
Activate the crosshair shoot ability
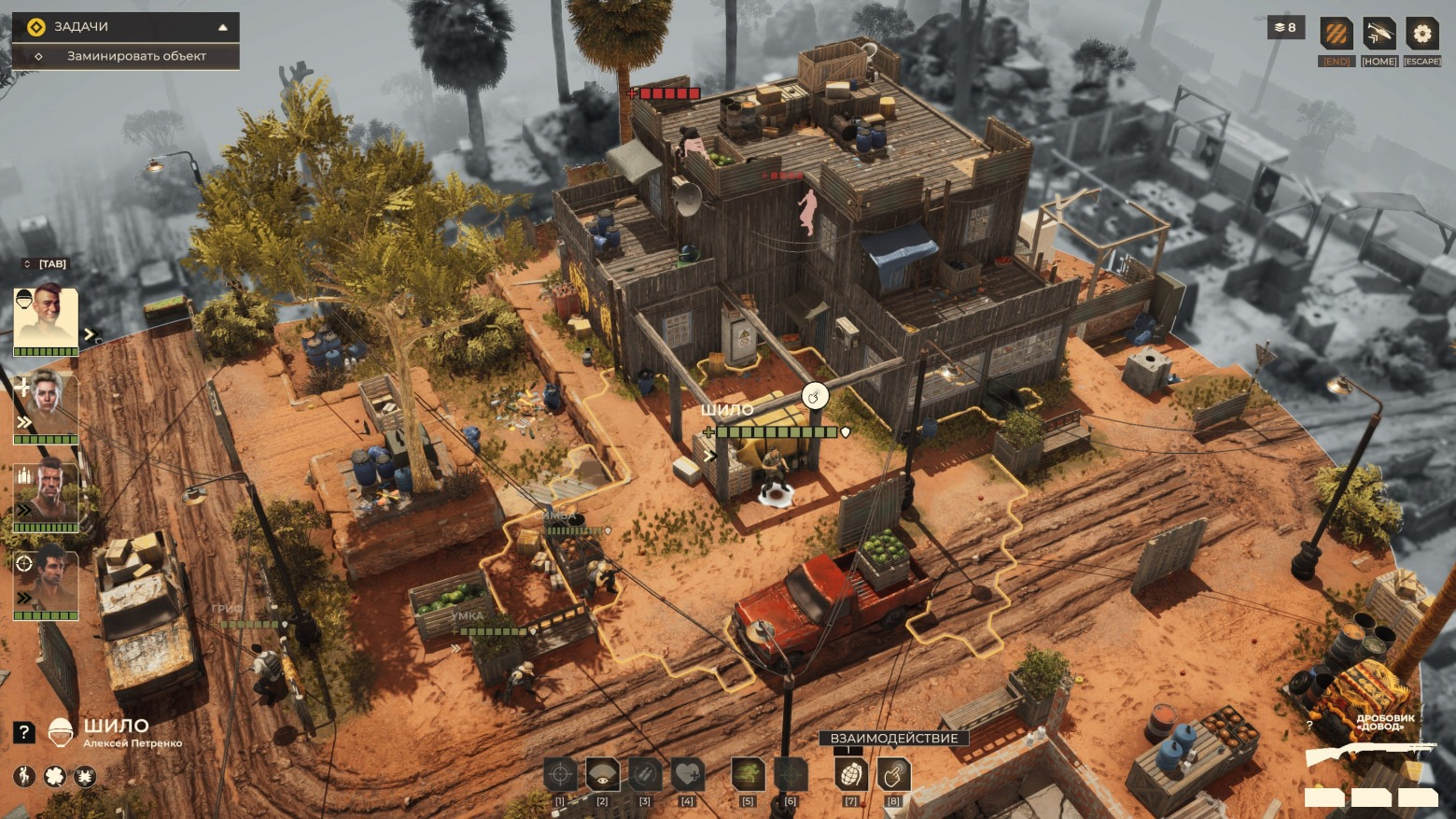pyautogui.click(x=560, y=774)
